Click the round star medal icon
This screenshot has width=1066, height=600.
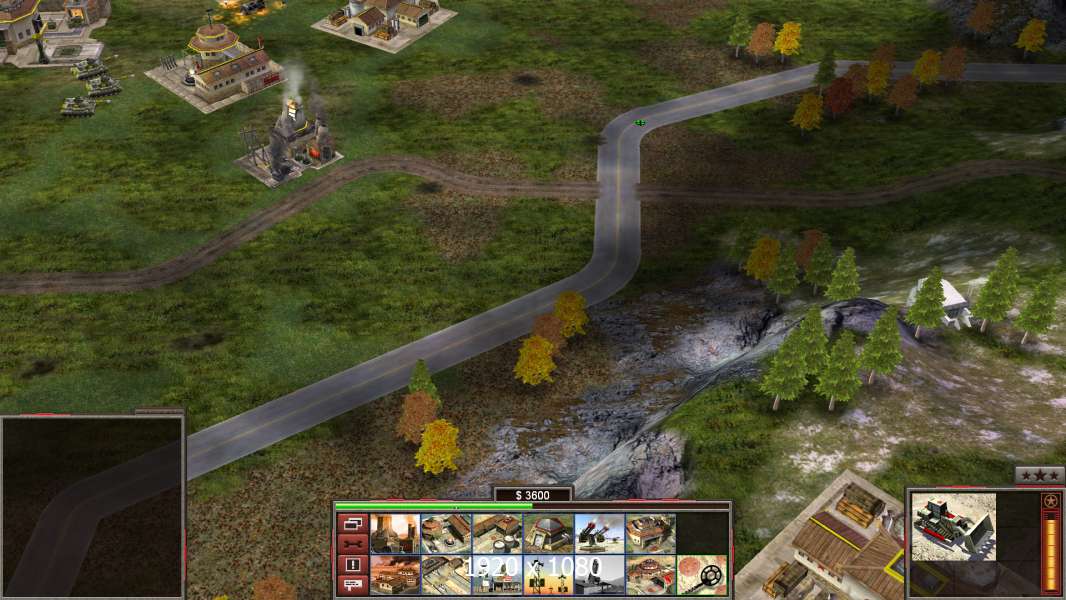1050,500
